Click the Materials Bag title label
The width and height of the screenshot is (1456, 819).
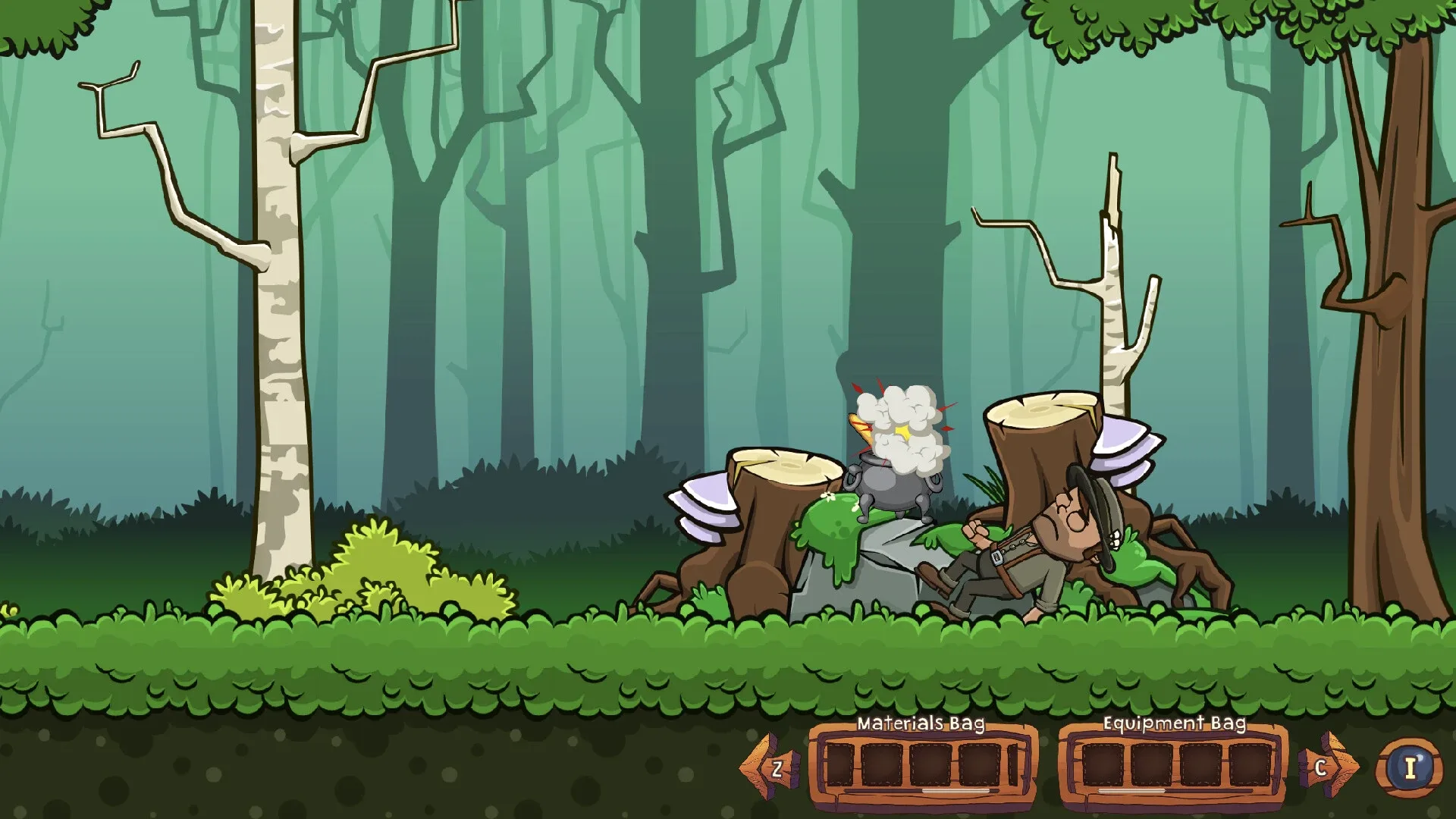pyautogui.click(x=920, y=724)
